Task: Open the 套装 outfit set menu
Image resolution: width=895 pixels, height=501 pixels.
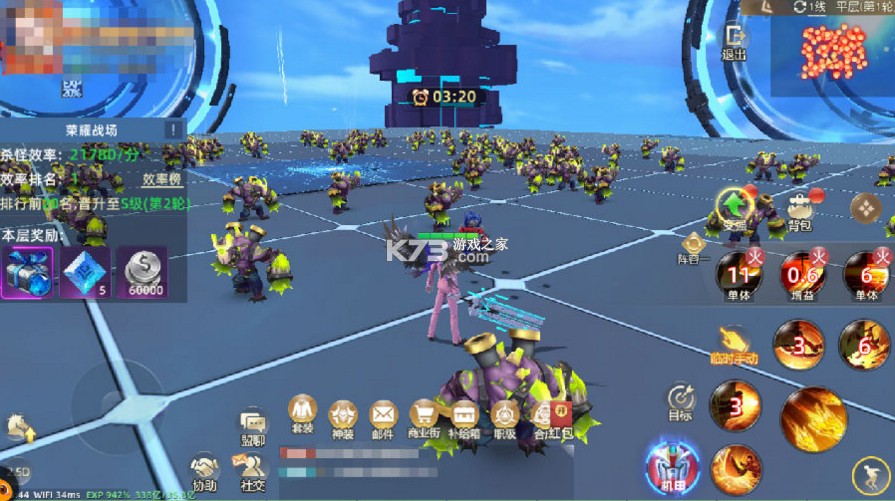Action: point(302,415)
